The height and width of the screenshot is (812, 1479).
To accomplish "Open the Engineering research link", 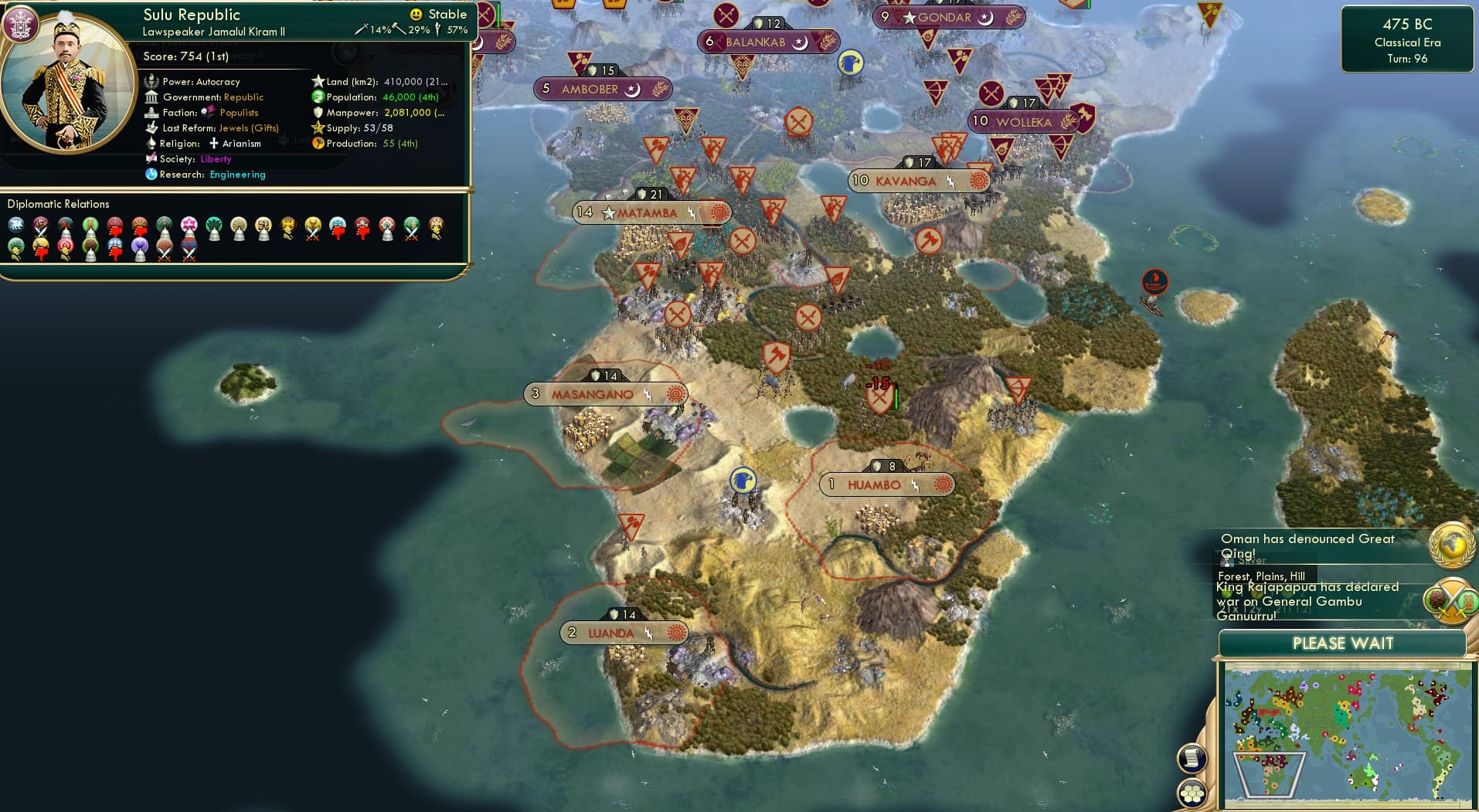I will (x=238, y=175).
